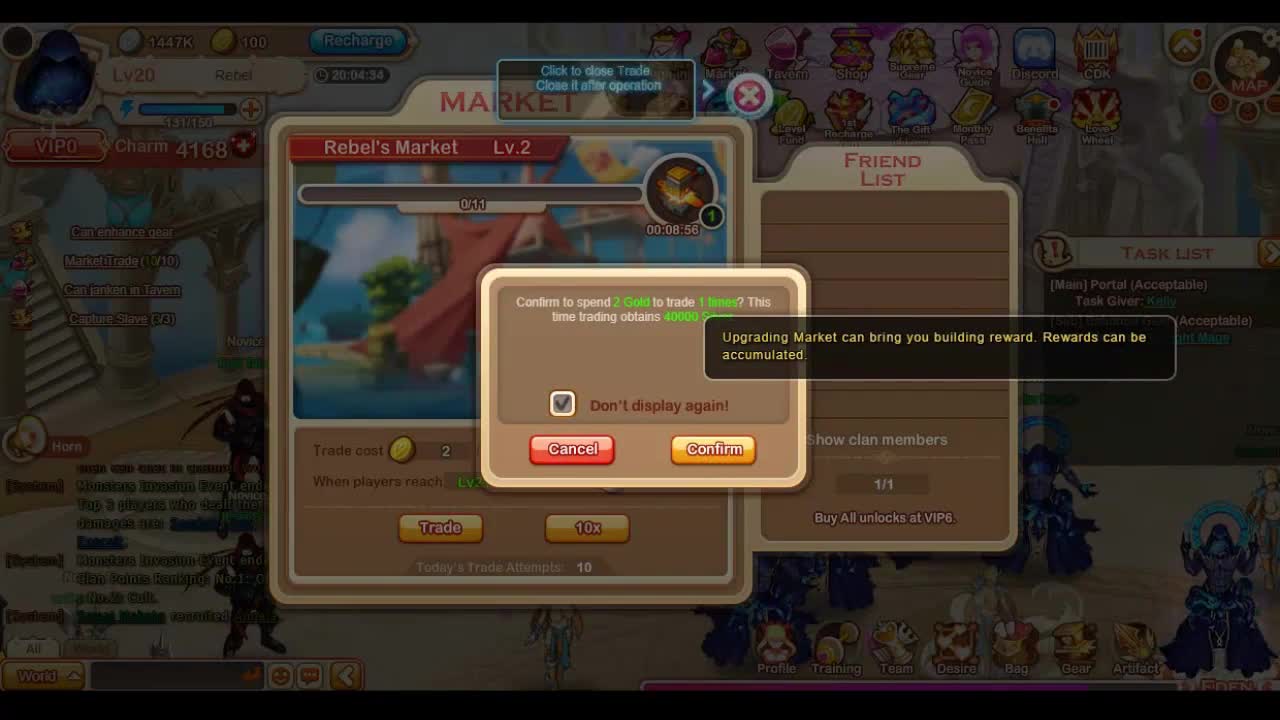1280x720 pixels.
Task: Open the Training menu
Action: [x=836, y=648]
